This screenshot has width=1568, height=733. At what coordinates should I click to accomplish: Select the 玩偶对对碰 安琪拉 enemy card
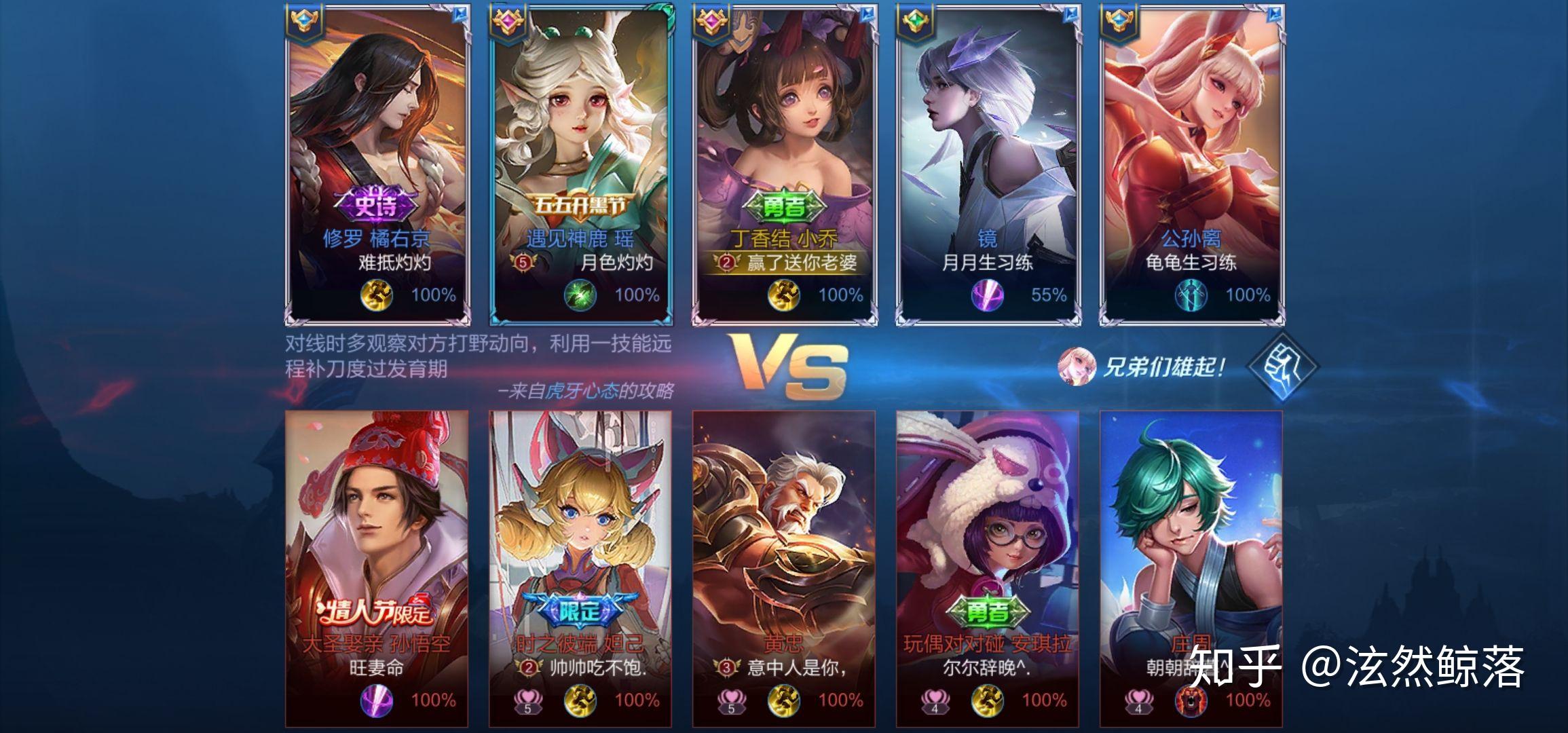coord(988,569)
